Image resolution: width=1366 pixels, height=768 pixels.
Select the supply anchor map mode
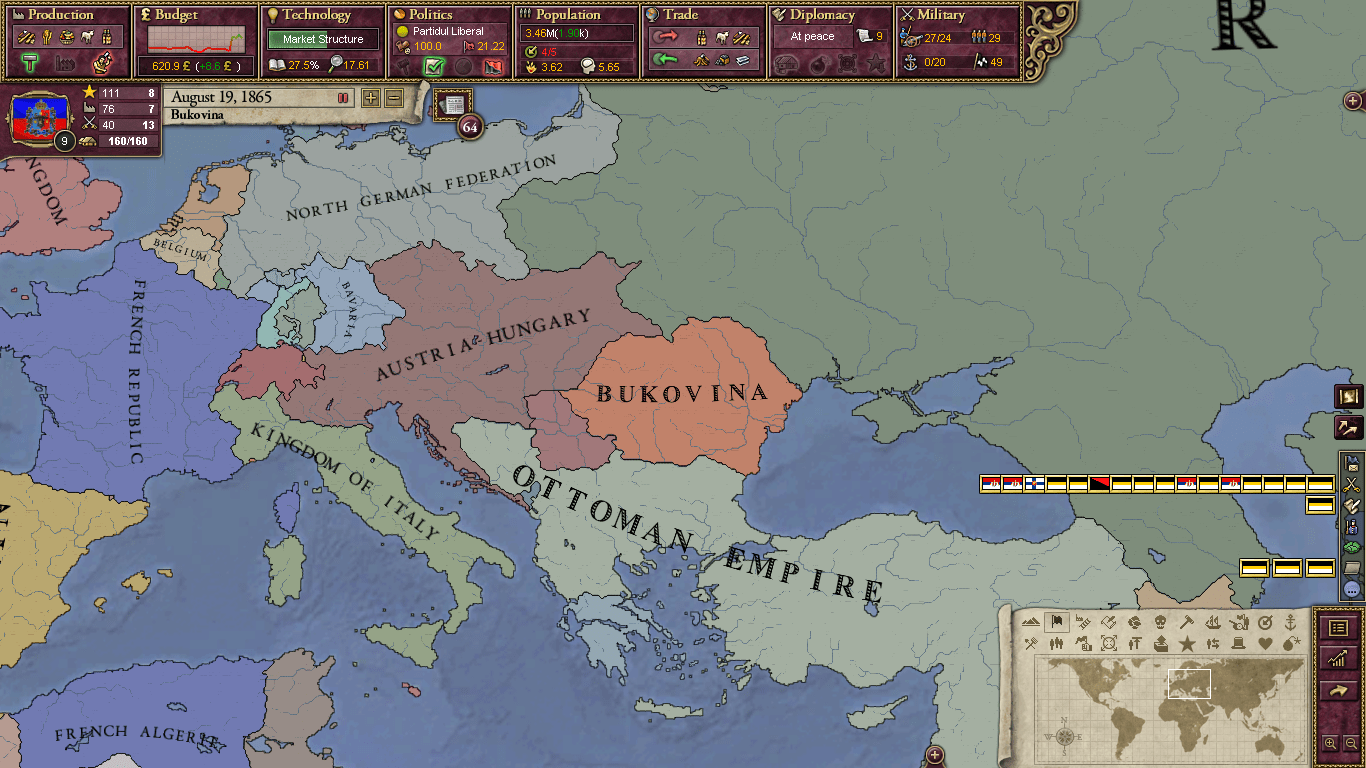[1292, 622]
